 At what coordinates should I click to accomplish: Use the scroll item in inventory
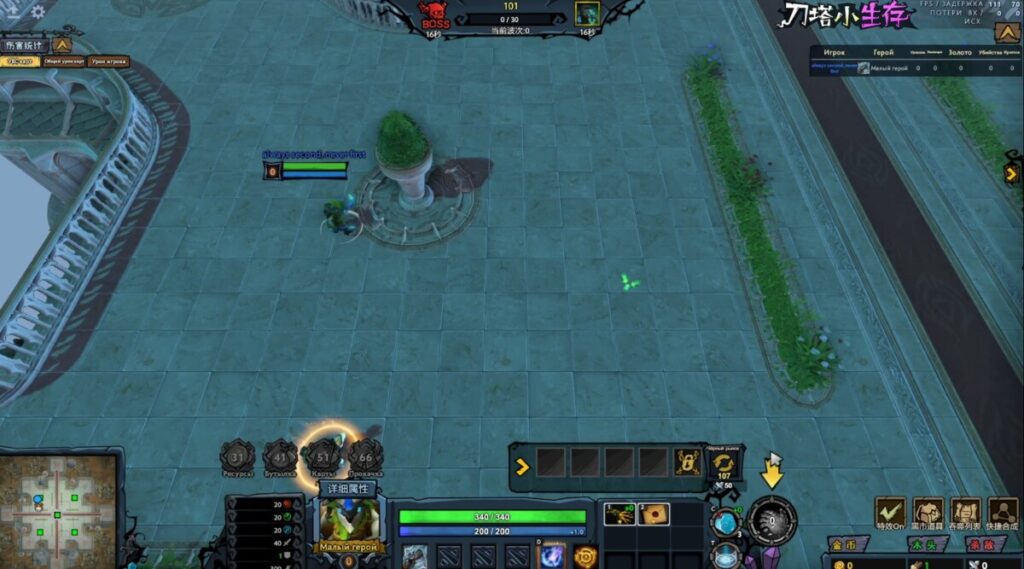coord(653,514)
